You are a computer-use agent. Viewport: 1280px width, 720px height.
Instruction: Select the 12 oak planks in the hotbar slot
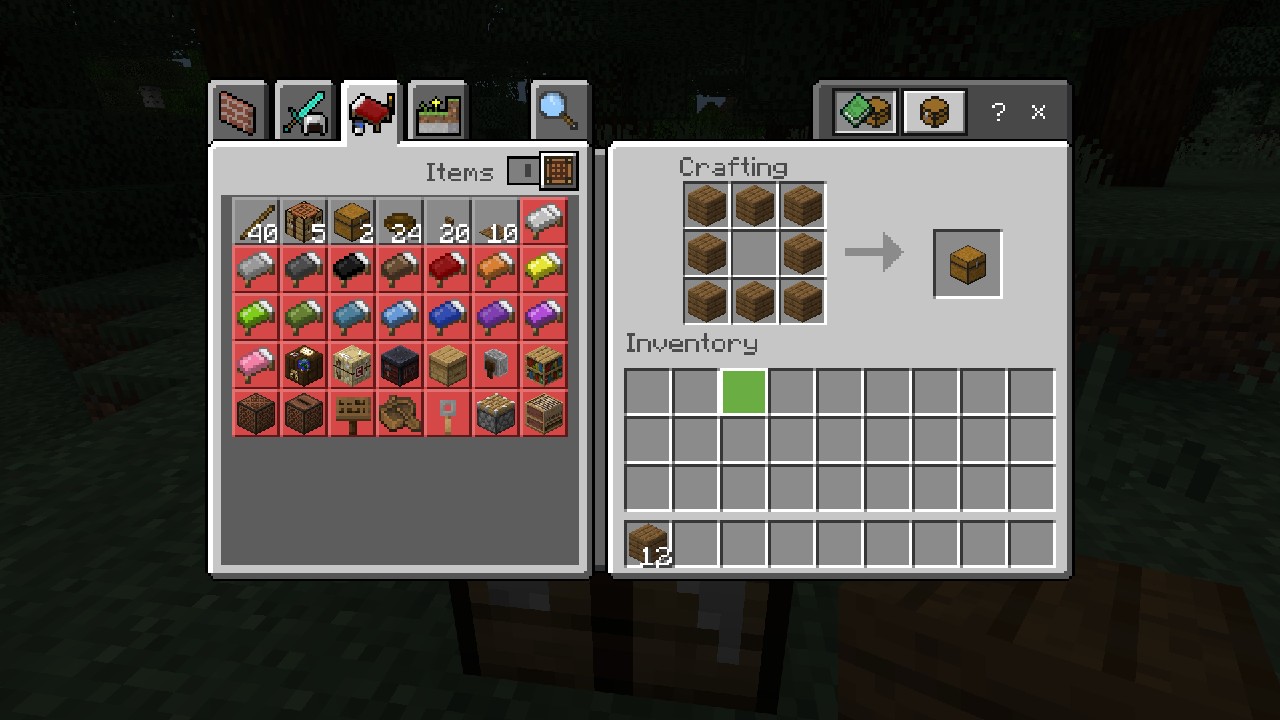coord(646,543)
